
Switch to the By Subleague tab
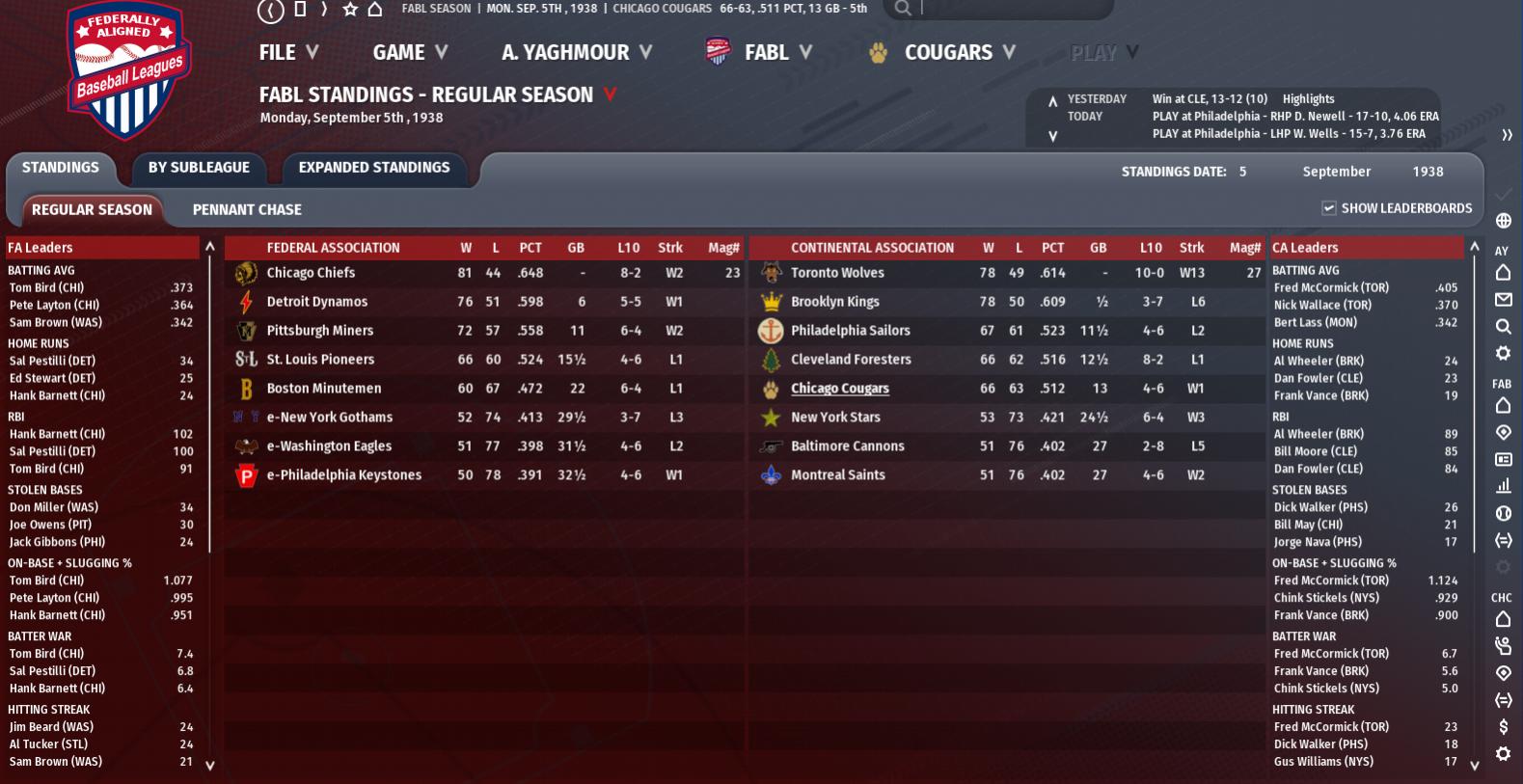(199, 168)
